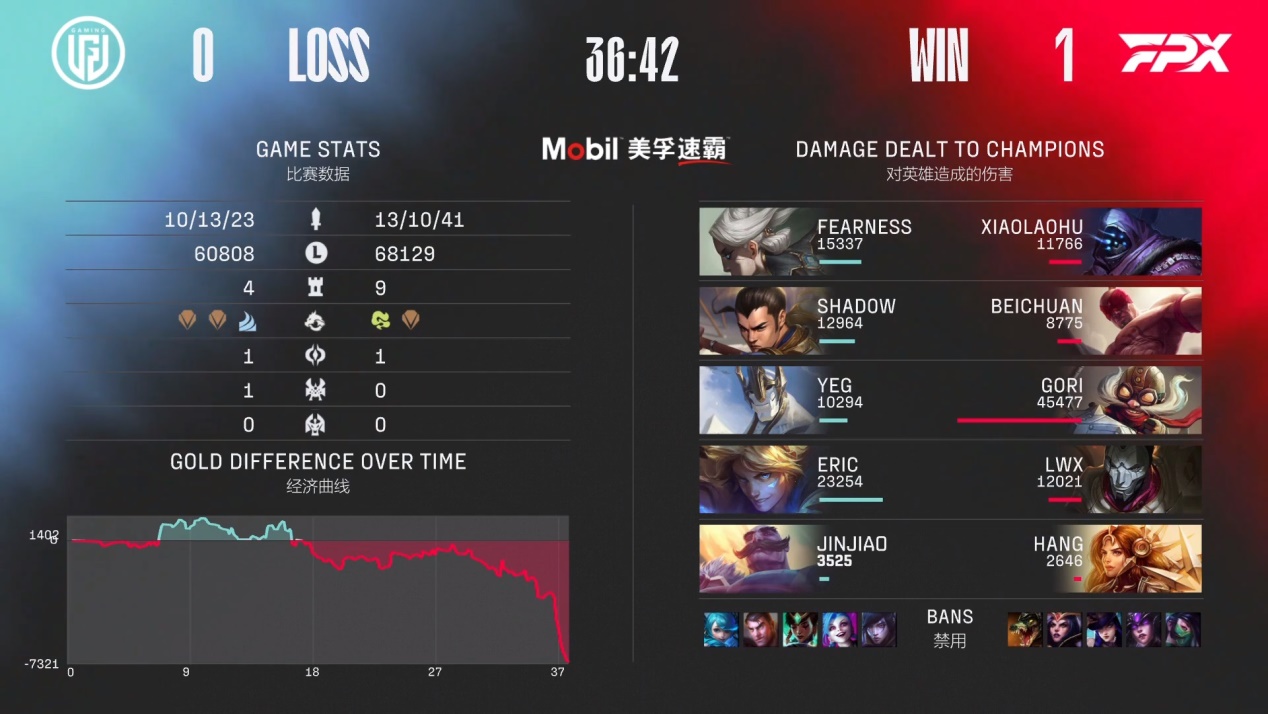Click the LGD Gaming team logo
The image size is (1268, 714).
(88, 53)
